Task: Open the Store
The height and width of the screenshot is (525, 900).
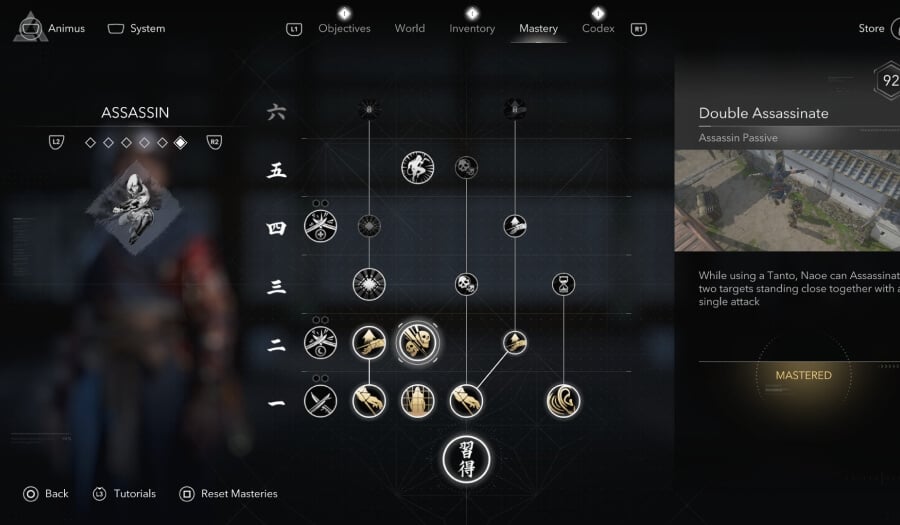Action: point(871,29)
